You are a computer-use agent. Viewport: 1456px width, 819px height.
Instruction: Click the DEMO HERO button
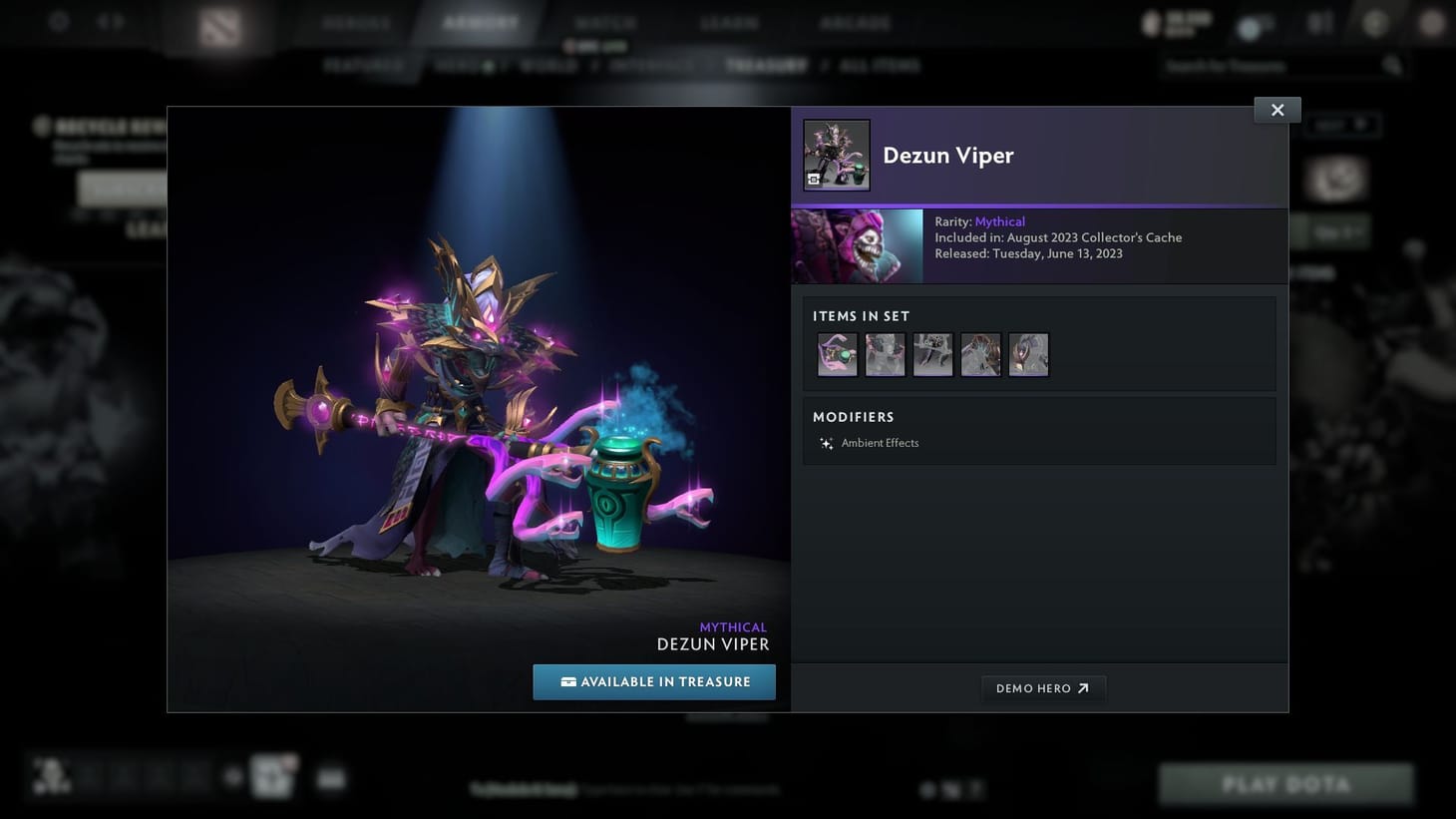pyautogui.click(x=1043, y=687)
